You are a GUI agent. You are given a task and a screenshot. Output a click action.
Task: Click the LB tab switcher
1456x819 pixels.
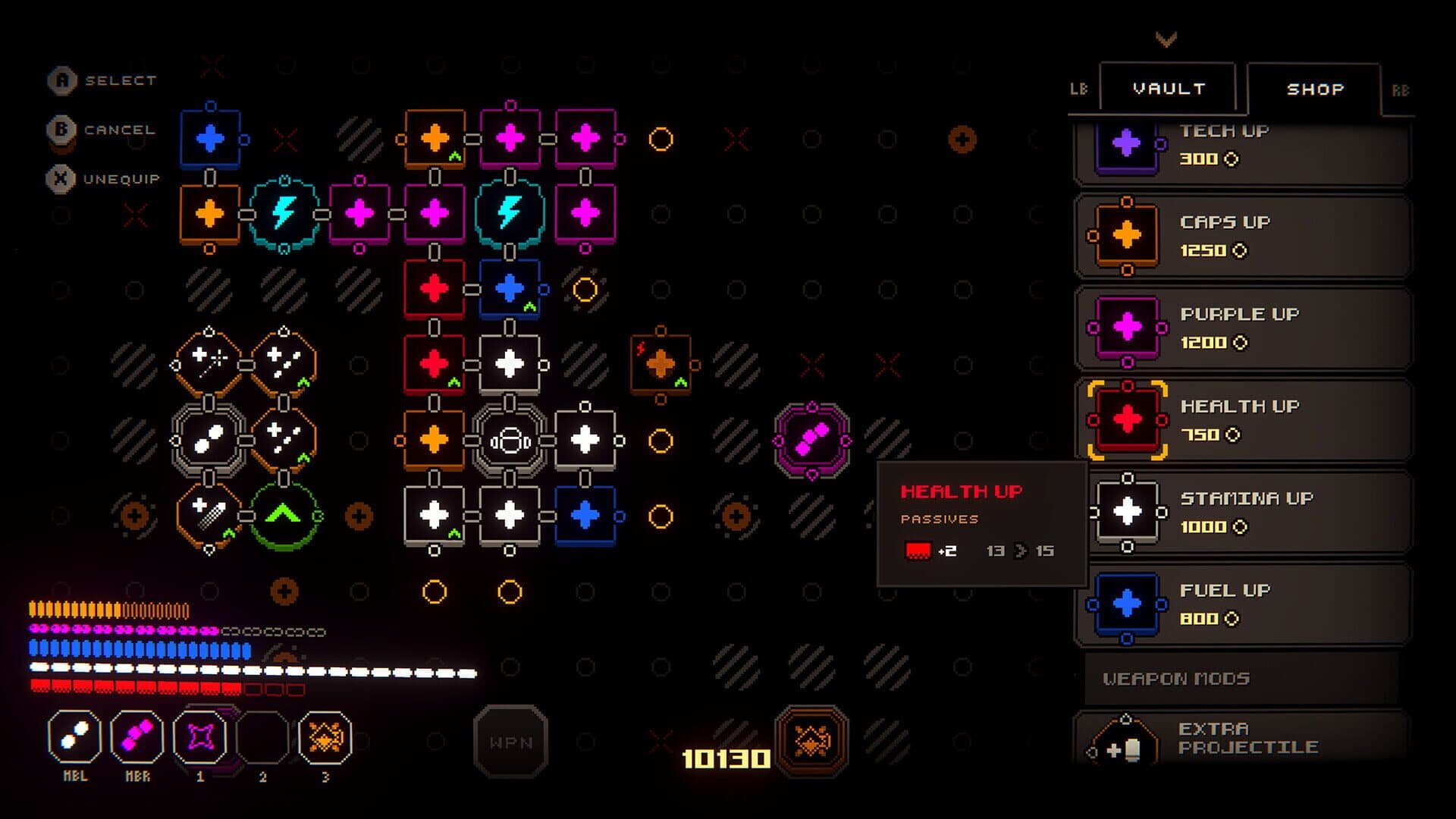(1080, 87)
